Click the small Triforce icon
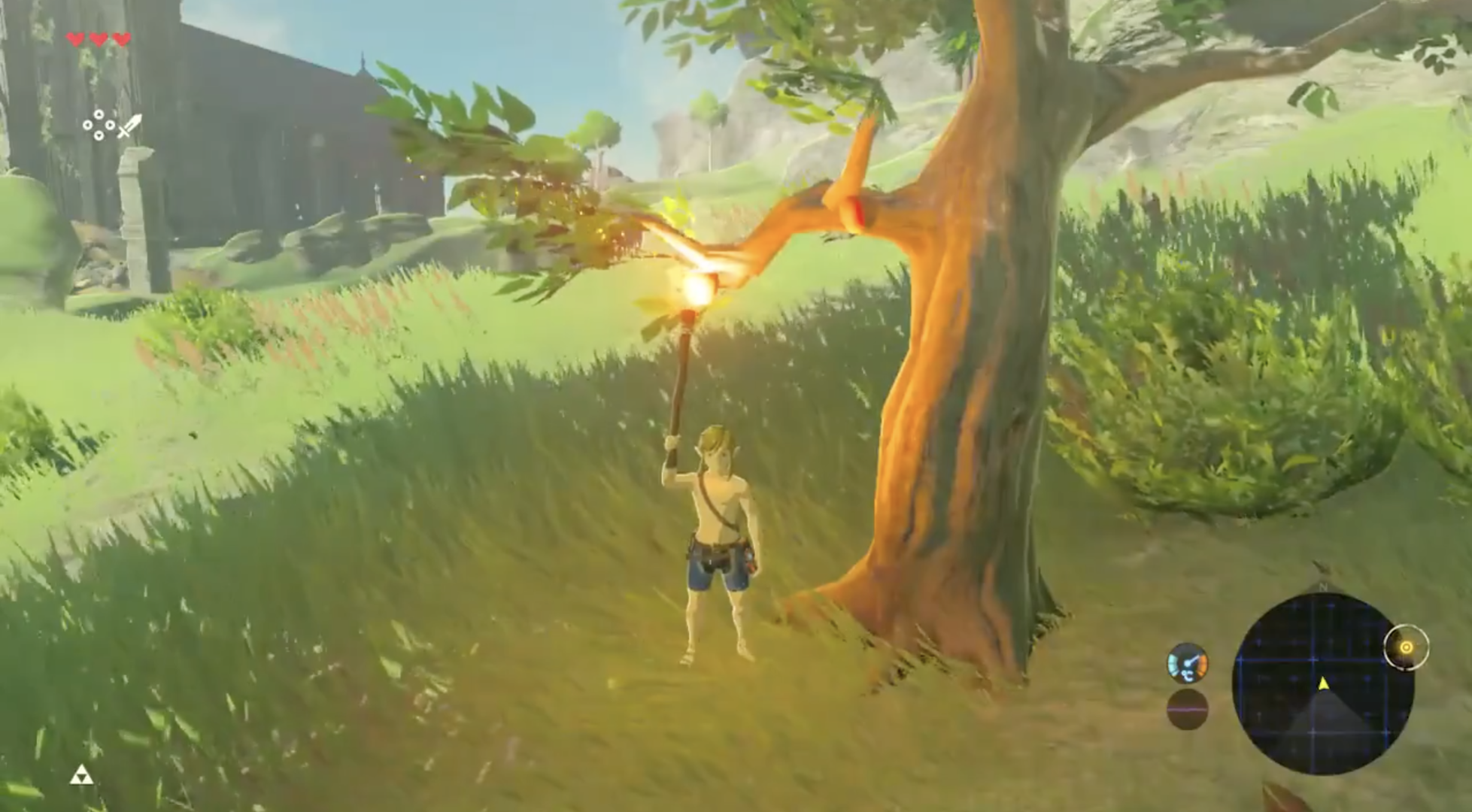This screenshot has width=1472, height=812. click(81, 775)
